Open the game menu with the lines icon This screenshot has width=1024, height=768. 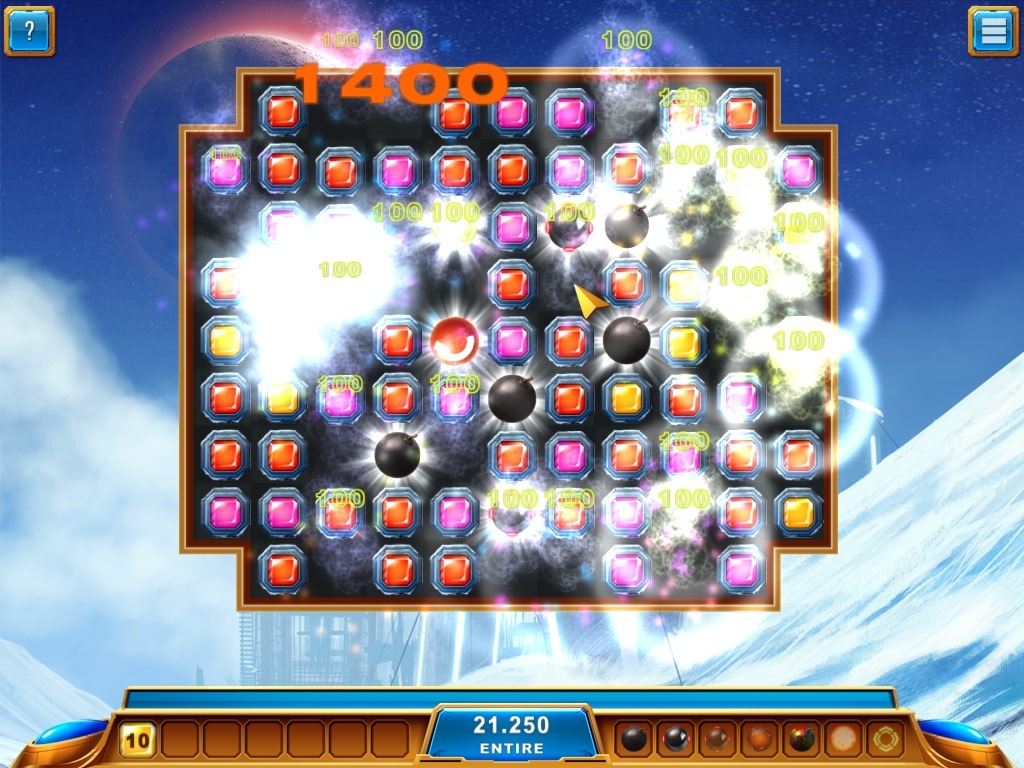[x=993, y=30]
